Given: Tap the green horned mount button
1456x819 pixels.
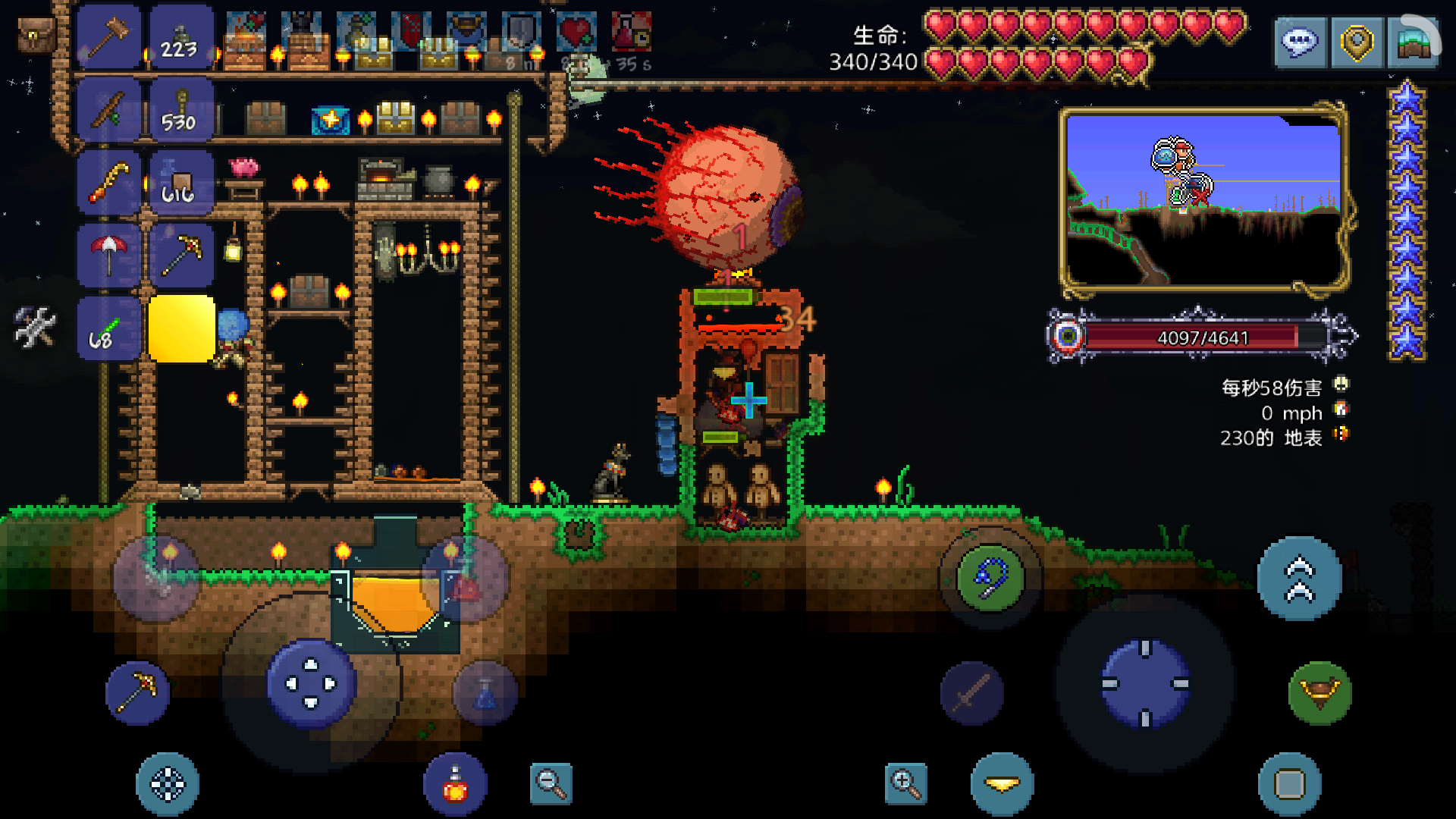Looking at the screenshot, I should (1319, 693).
